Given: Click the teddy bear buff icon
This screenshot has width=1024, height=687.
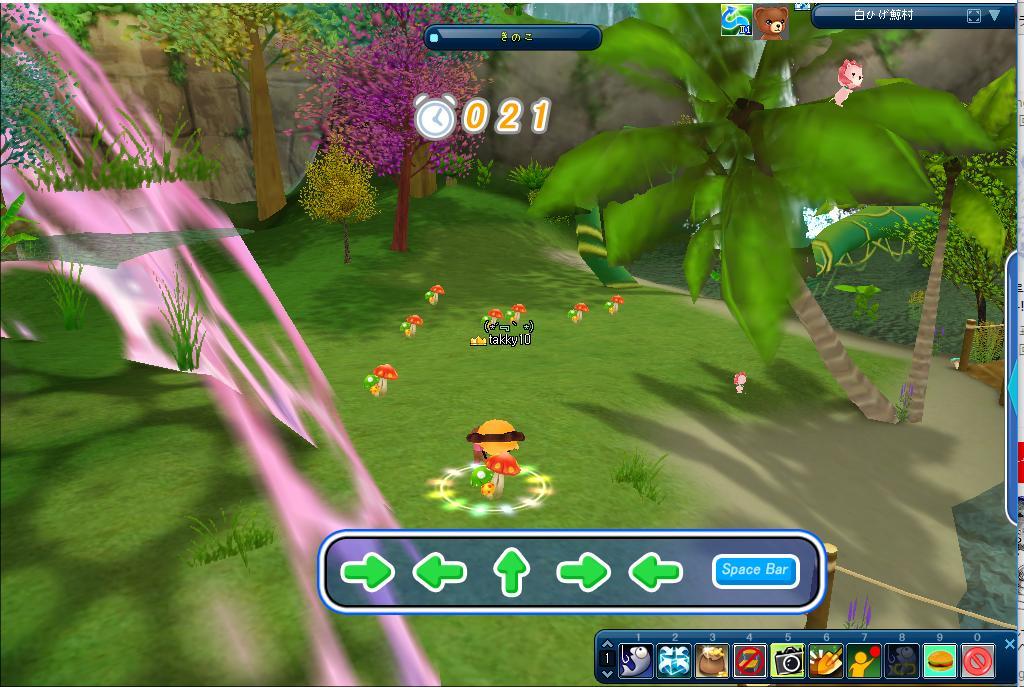Looking at the screenshot, I should point(771,22).
